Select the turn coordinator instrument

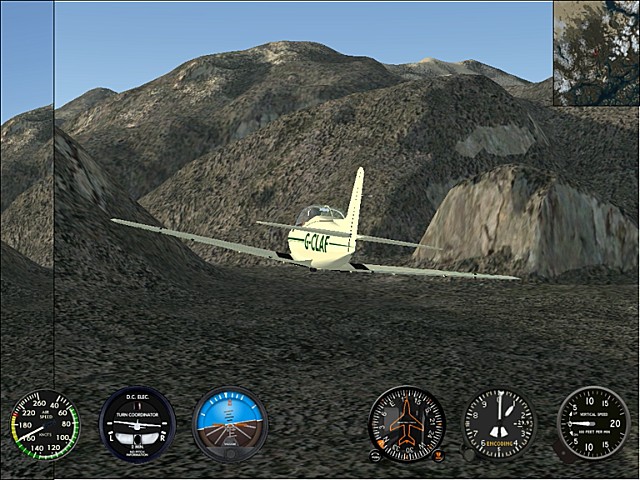pos(137,424)
